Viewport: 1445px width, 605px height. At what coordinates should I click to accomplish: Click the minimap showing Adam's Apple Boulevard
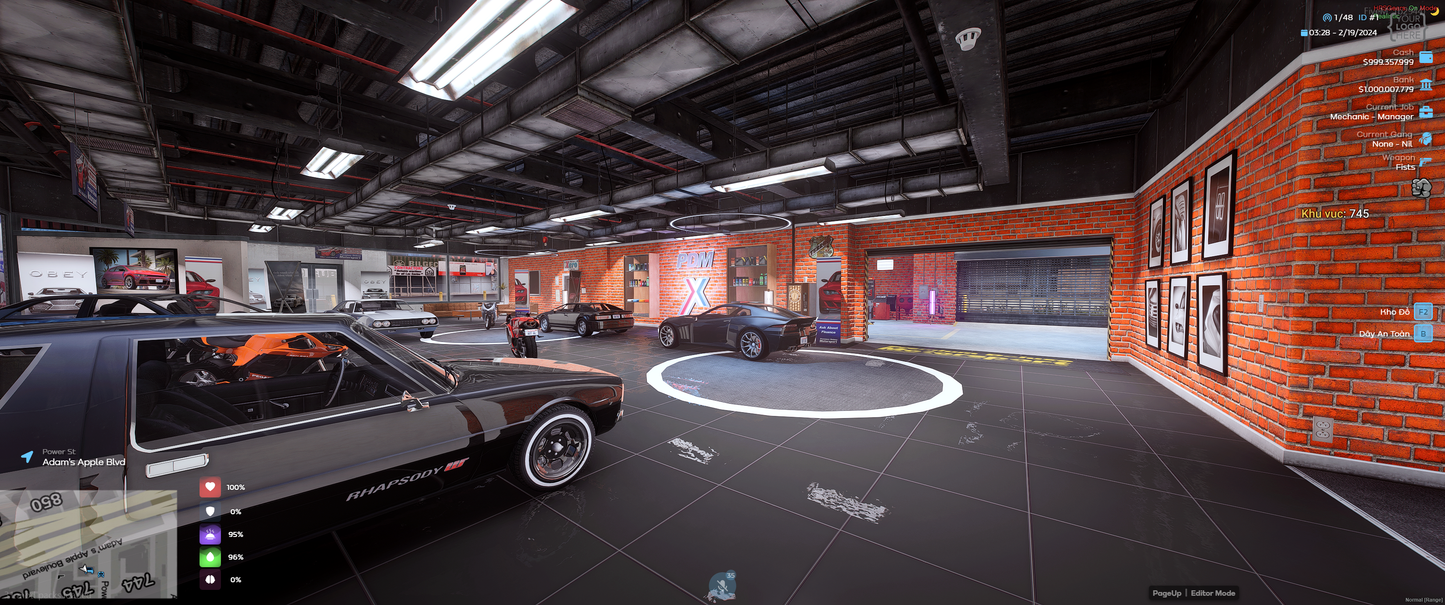pos(88,544)
